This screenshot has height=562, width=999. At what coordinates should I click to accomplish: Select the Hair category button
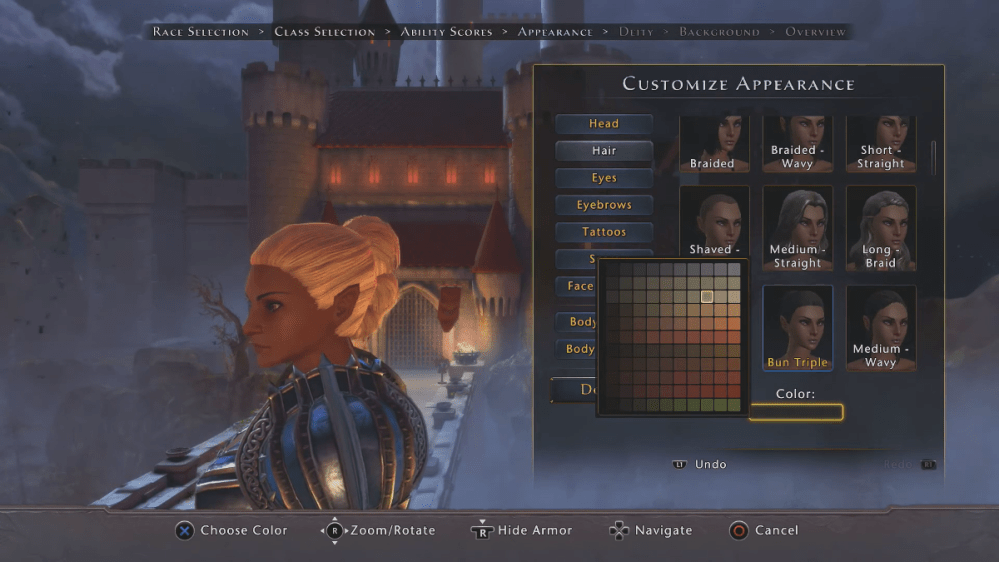coord(604,151)
